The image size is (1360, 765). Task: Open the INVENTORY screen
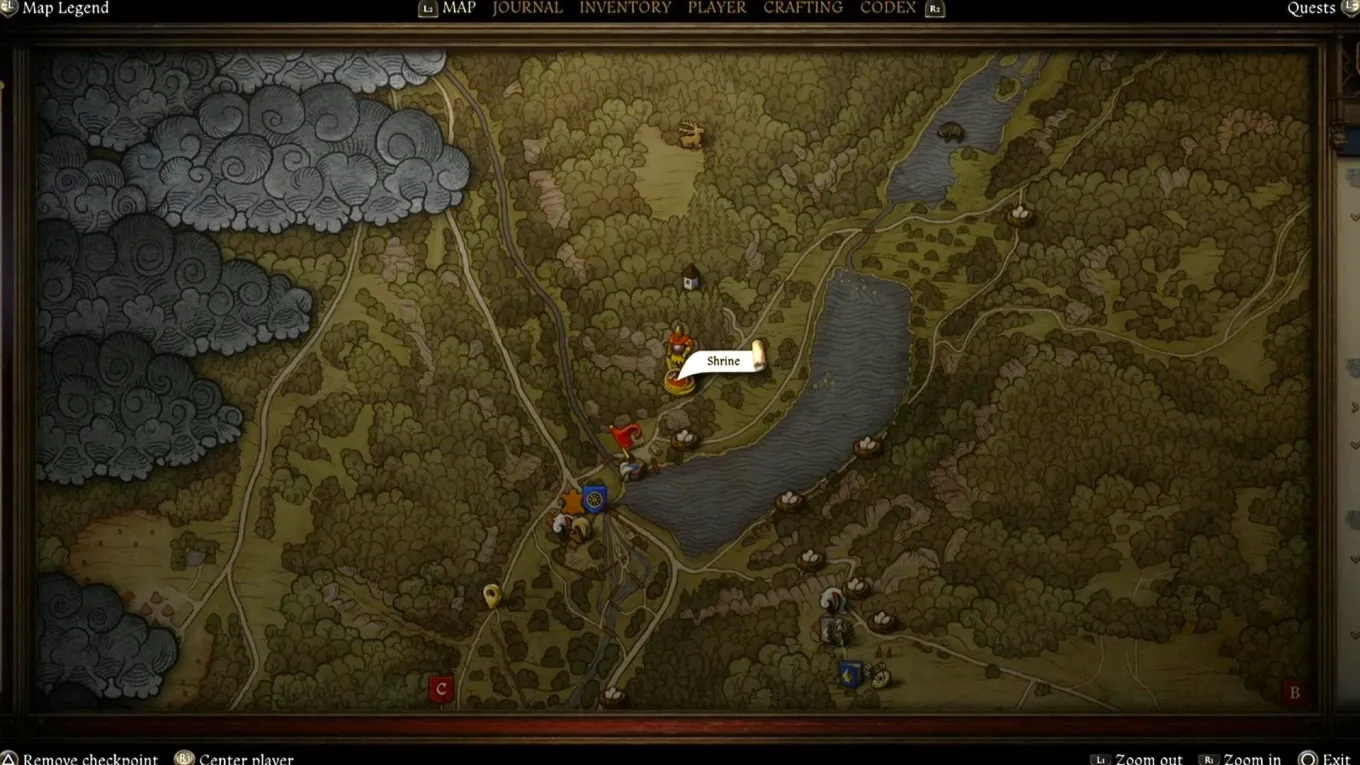point(625,8)
